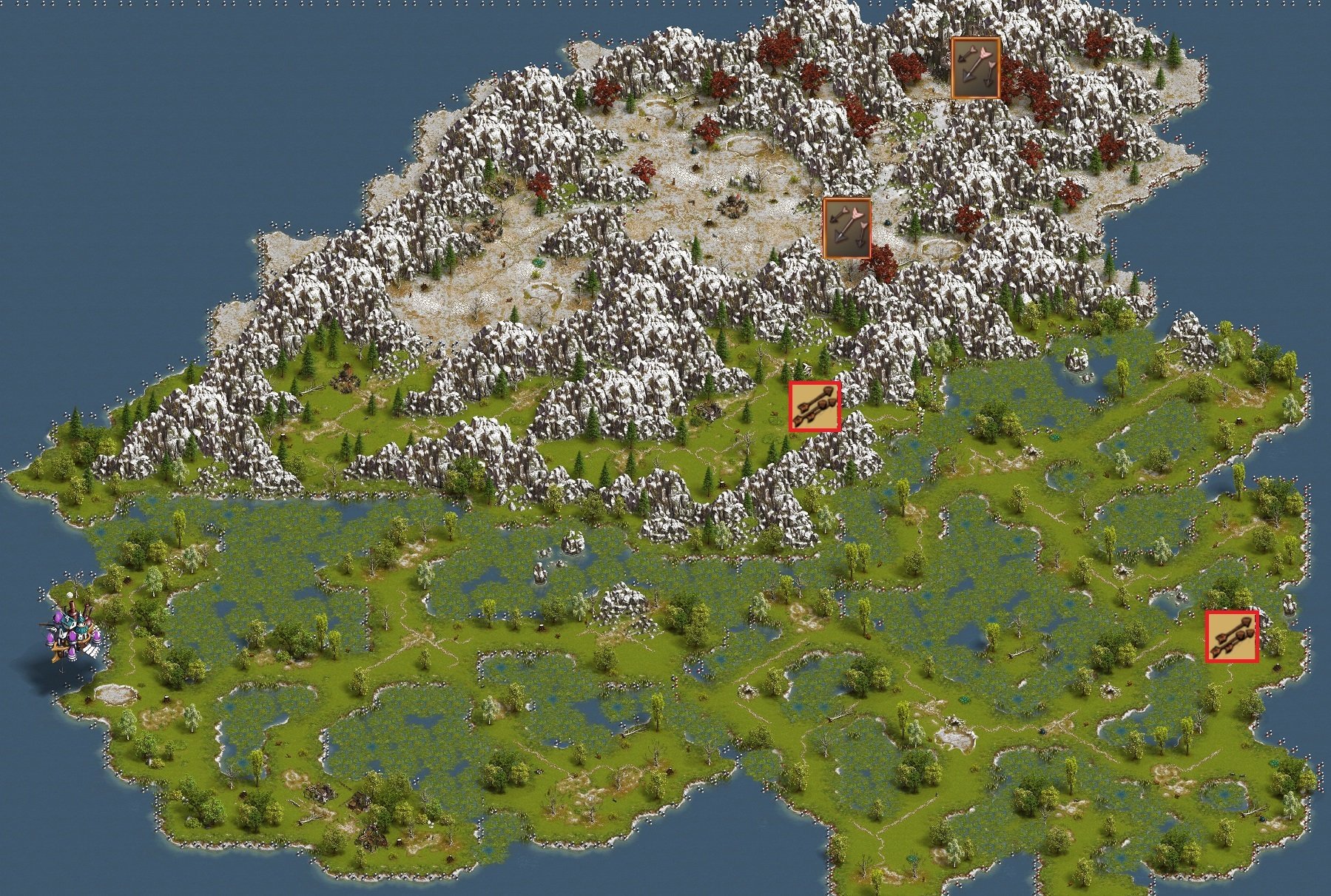Click the orange-framed arrows marker in the snowy clearing
1331x896 pixels.
[x=847, y=229]
